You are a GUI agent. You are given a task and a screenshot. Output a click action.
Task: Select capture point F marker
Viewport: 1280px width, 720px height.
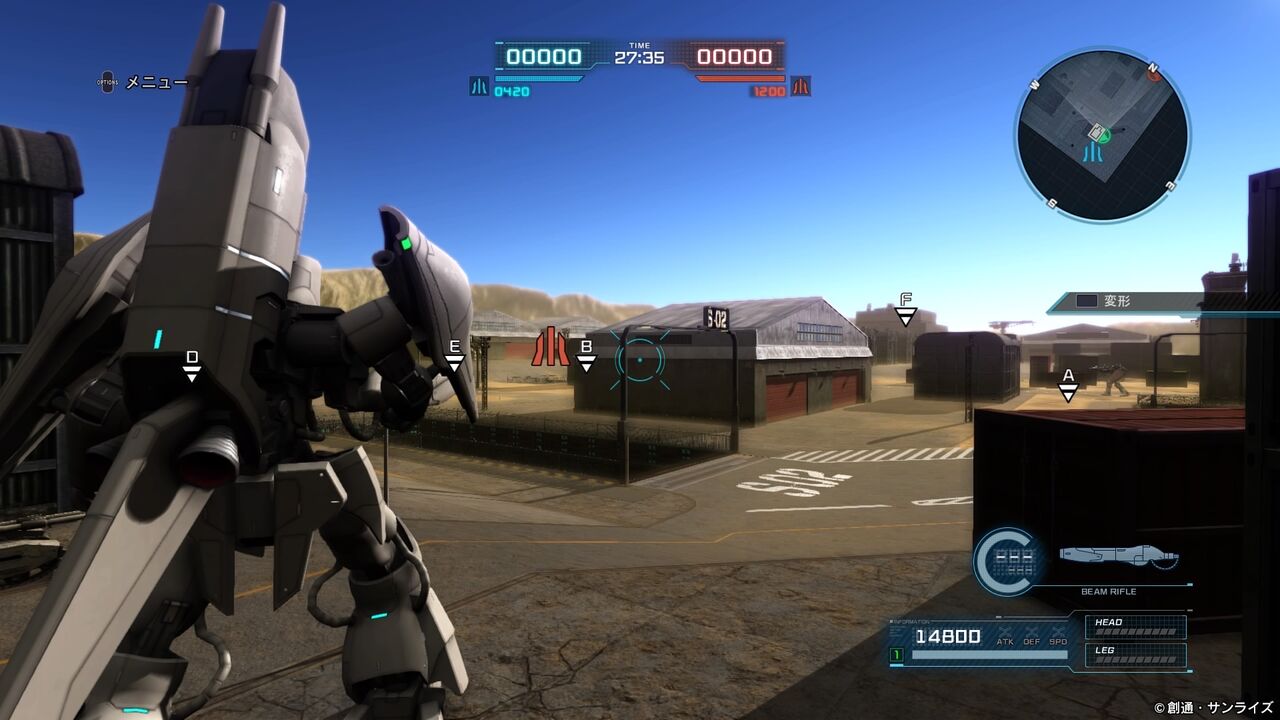point(905,308)
